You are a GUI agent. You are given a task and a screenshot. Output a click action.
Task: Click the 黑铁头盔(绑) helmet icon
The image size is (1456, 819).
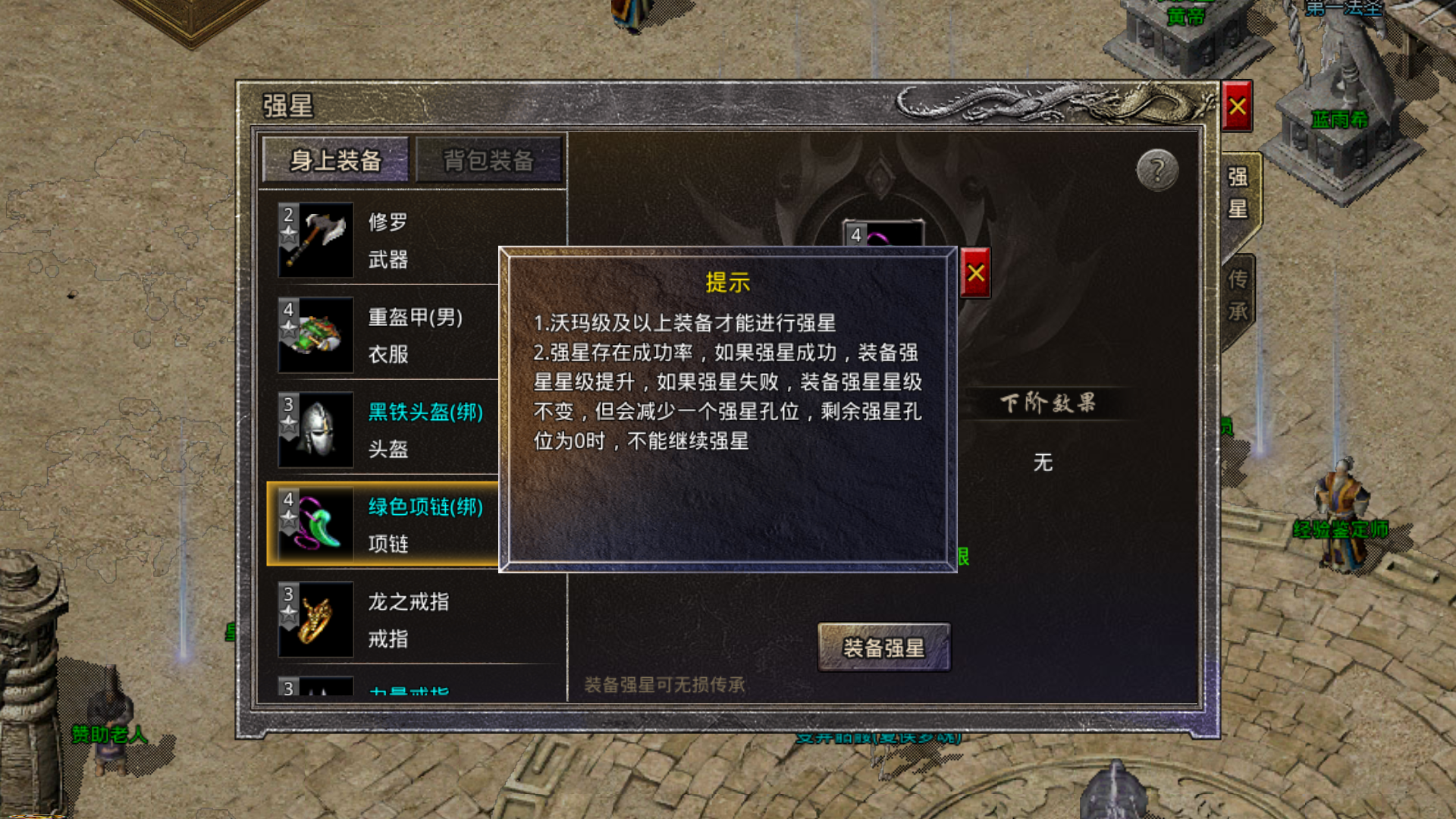pos(316,428)
